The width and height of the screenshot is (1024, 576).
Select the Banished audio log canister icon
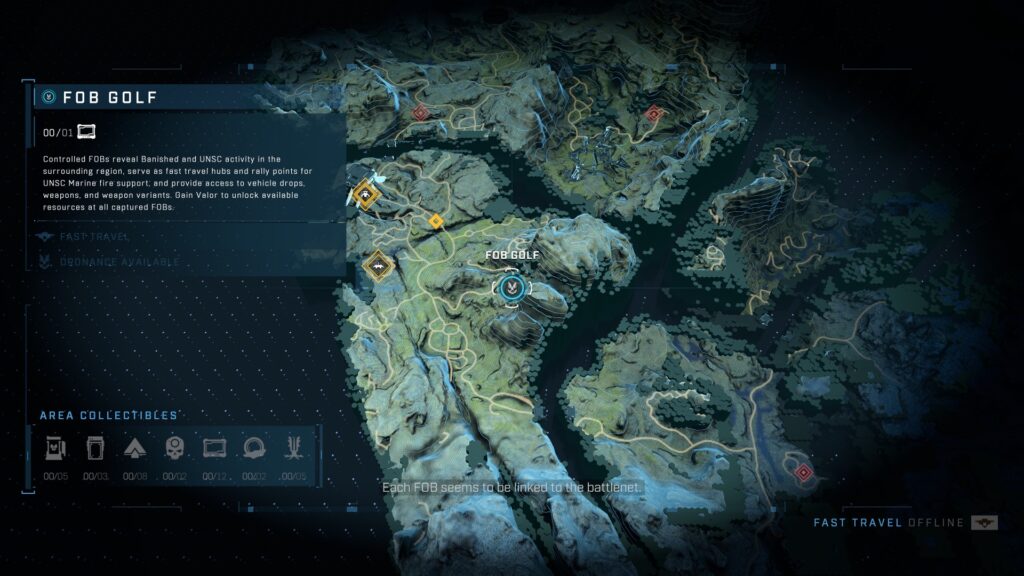(93, 448)
